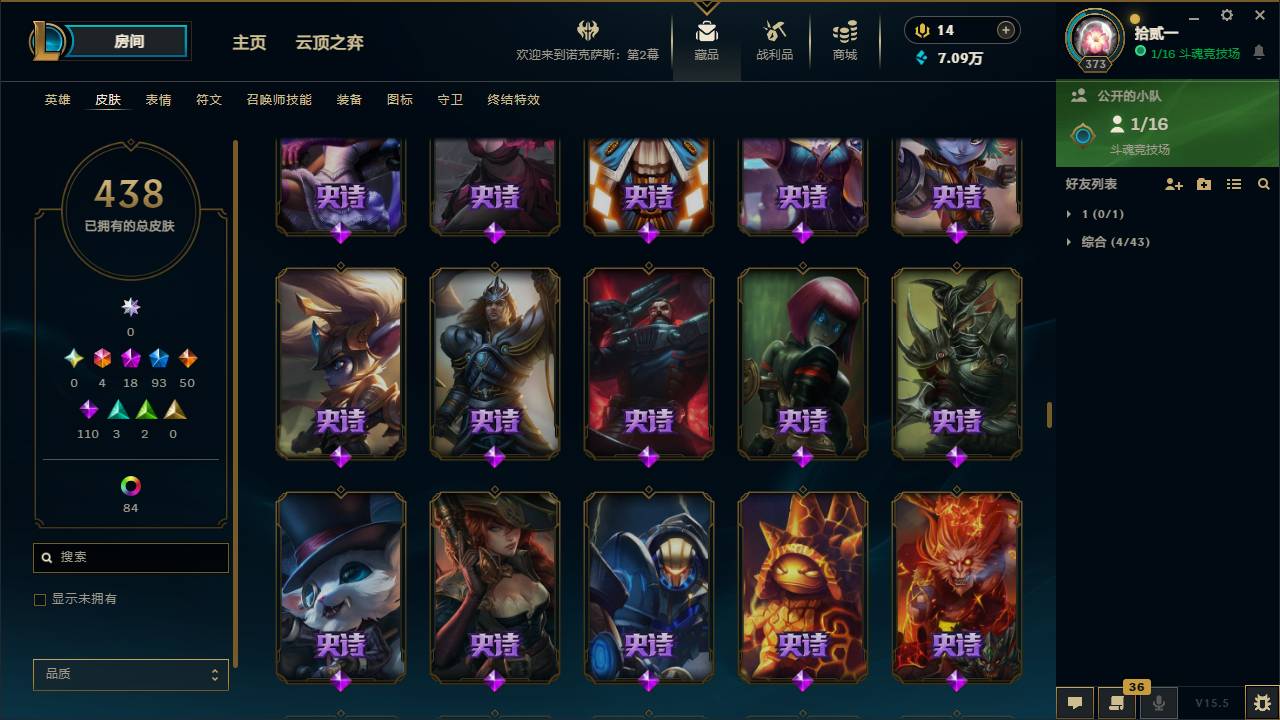Open the friend search magnifier icon

[1263, 184]
